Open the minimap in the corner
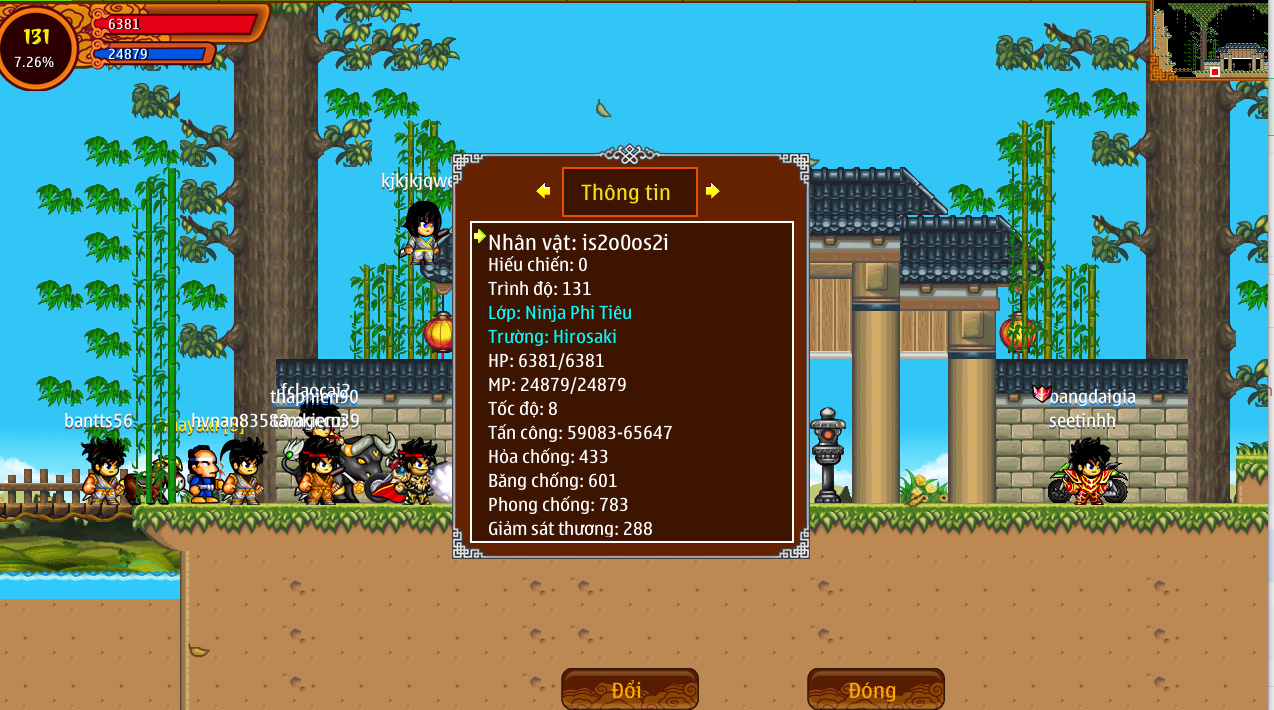 click(x=1212, y=40)
